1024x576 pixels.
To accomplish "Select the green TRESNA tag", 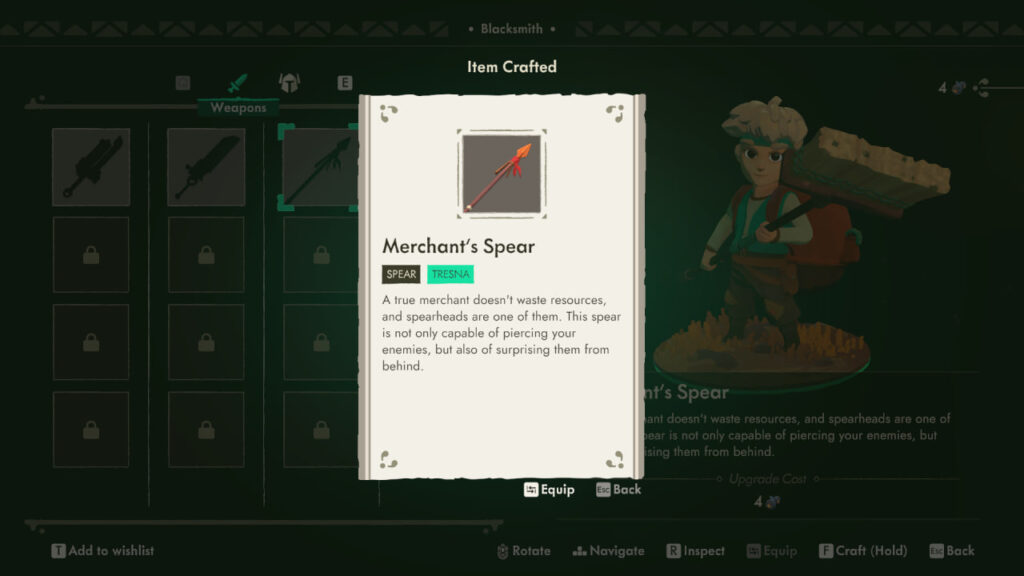I will [x=450, y=274].
